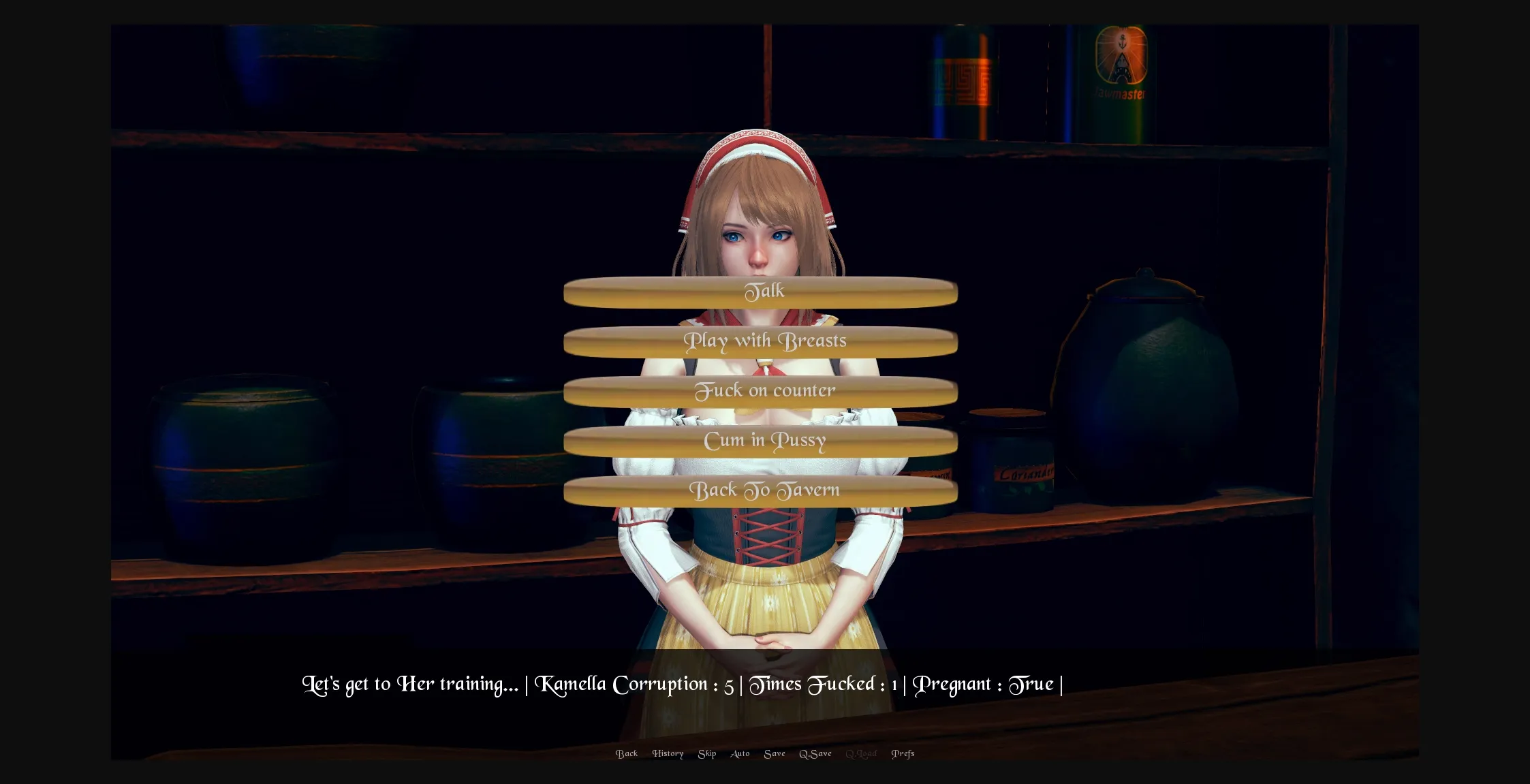Image resolution: width=1530 pixels, height=784 pixels.
Task: Open the dialogue History
Action: pyautogui.click(x=668, y=753)
